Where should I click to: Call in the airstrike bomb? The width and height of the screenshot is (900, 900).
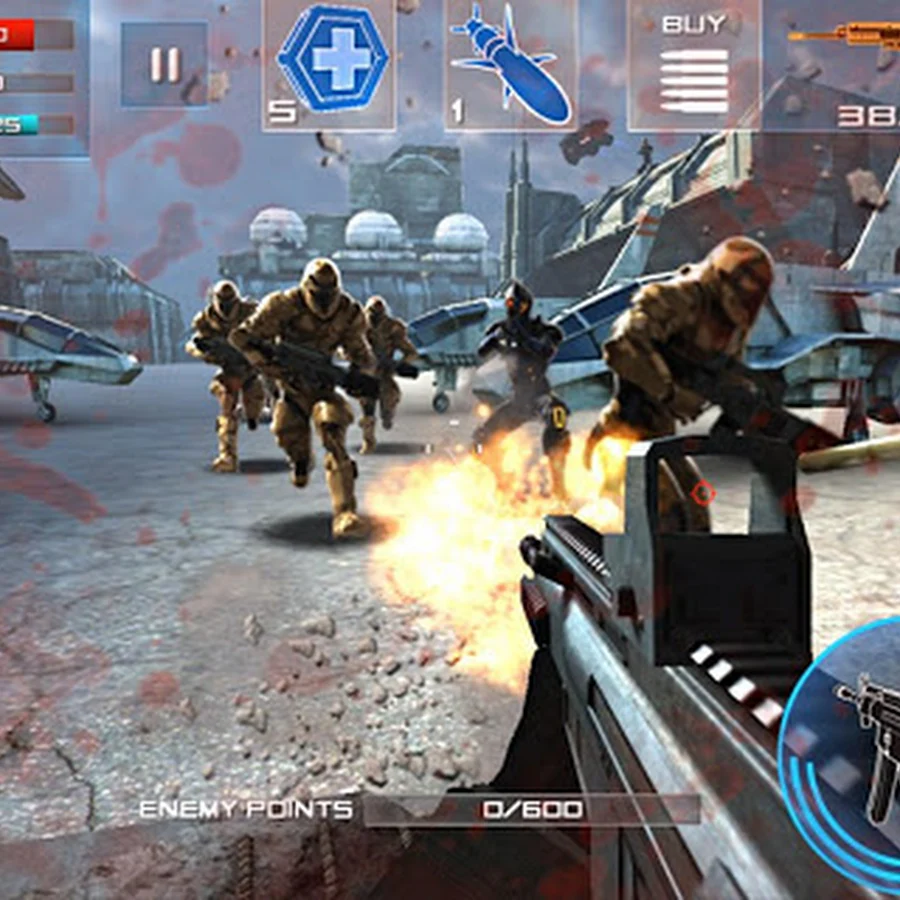(x=512, y=64)
